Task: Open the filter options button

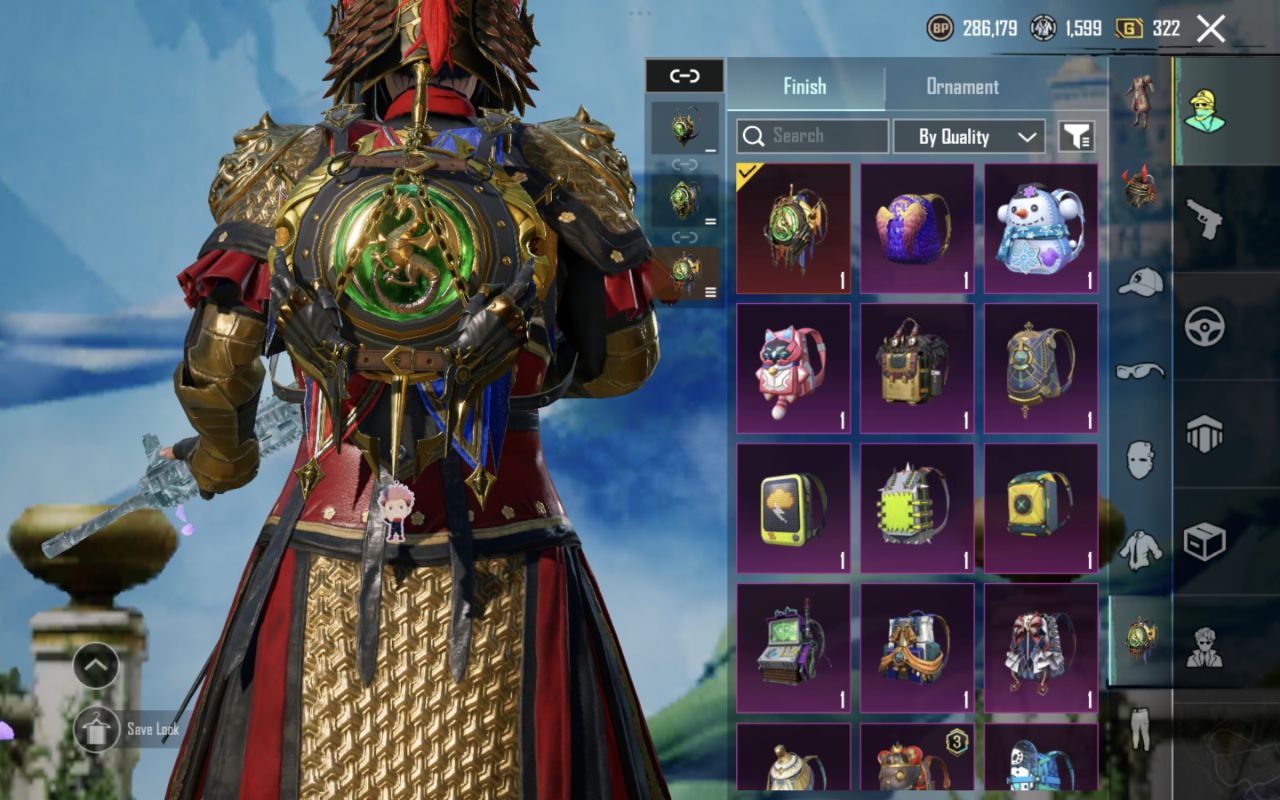Action: 1077,137
